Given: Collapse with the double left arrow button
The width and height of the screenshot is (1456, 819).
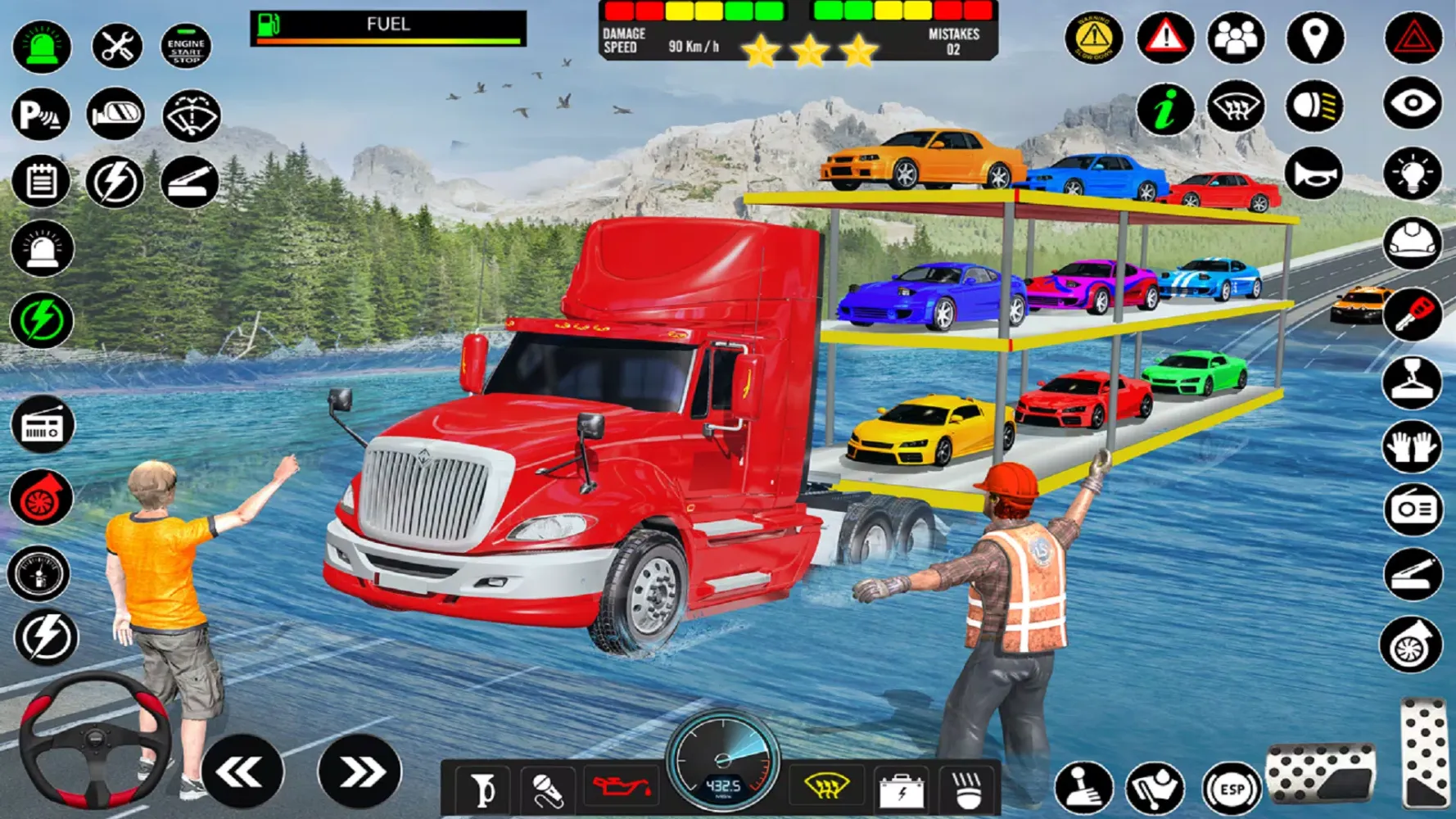Looking at the screenshot, I should (242, 770).
